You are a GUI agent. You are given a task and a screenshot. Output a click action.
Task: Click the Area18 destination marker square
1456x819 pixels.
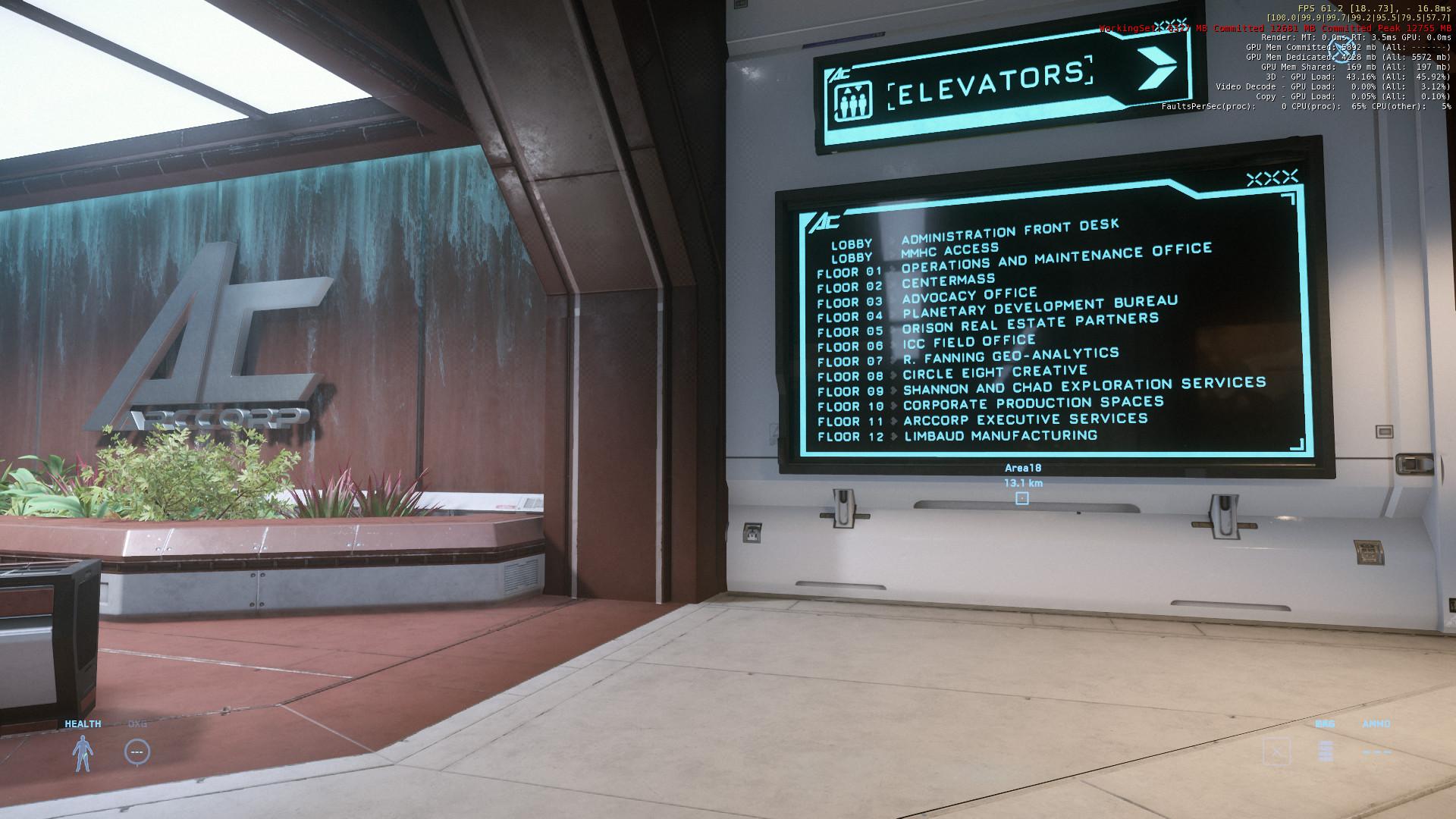click(x=1021, y=498)
